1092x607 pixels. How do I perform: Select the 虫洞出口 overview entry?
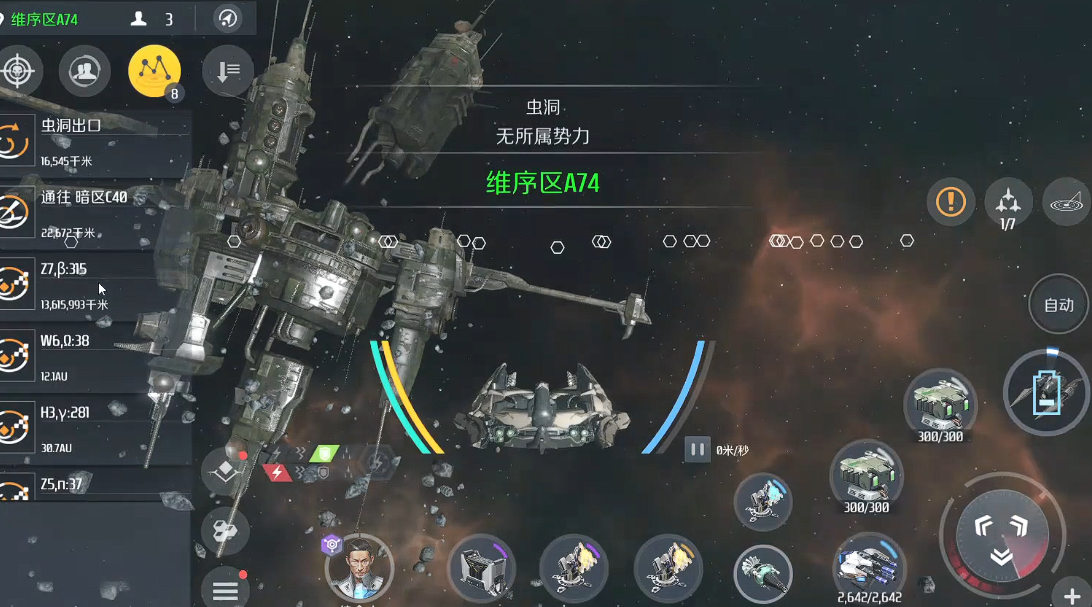[95, 139]
